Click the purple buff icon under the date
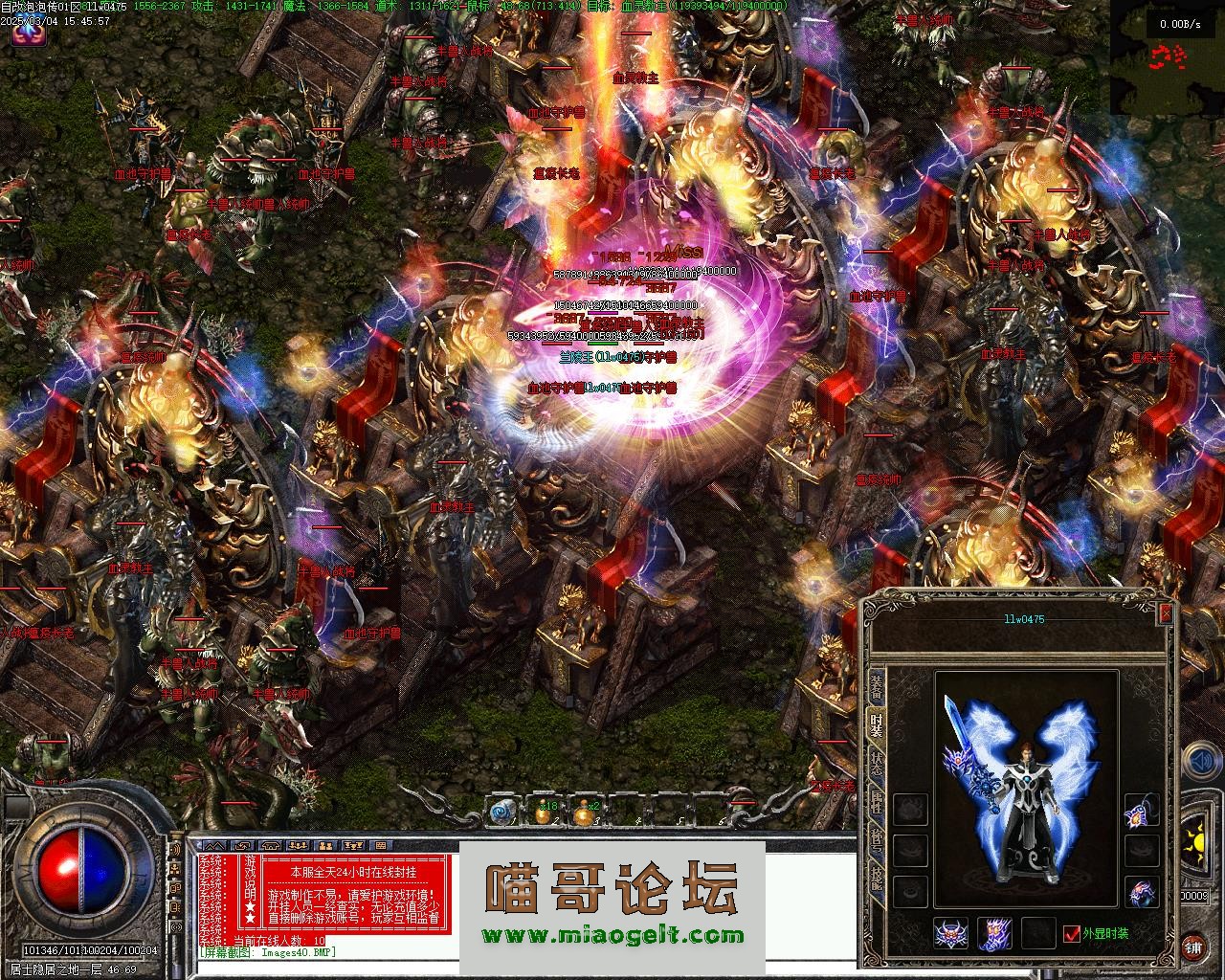The width and height of the screenshot is (1225, 980). tap(29, 34)
